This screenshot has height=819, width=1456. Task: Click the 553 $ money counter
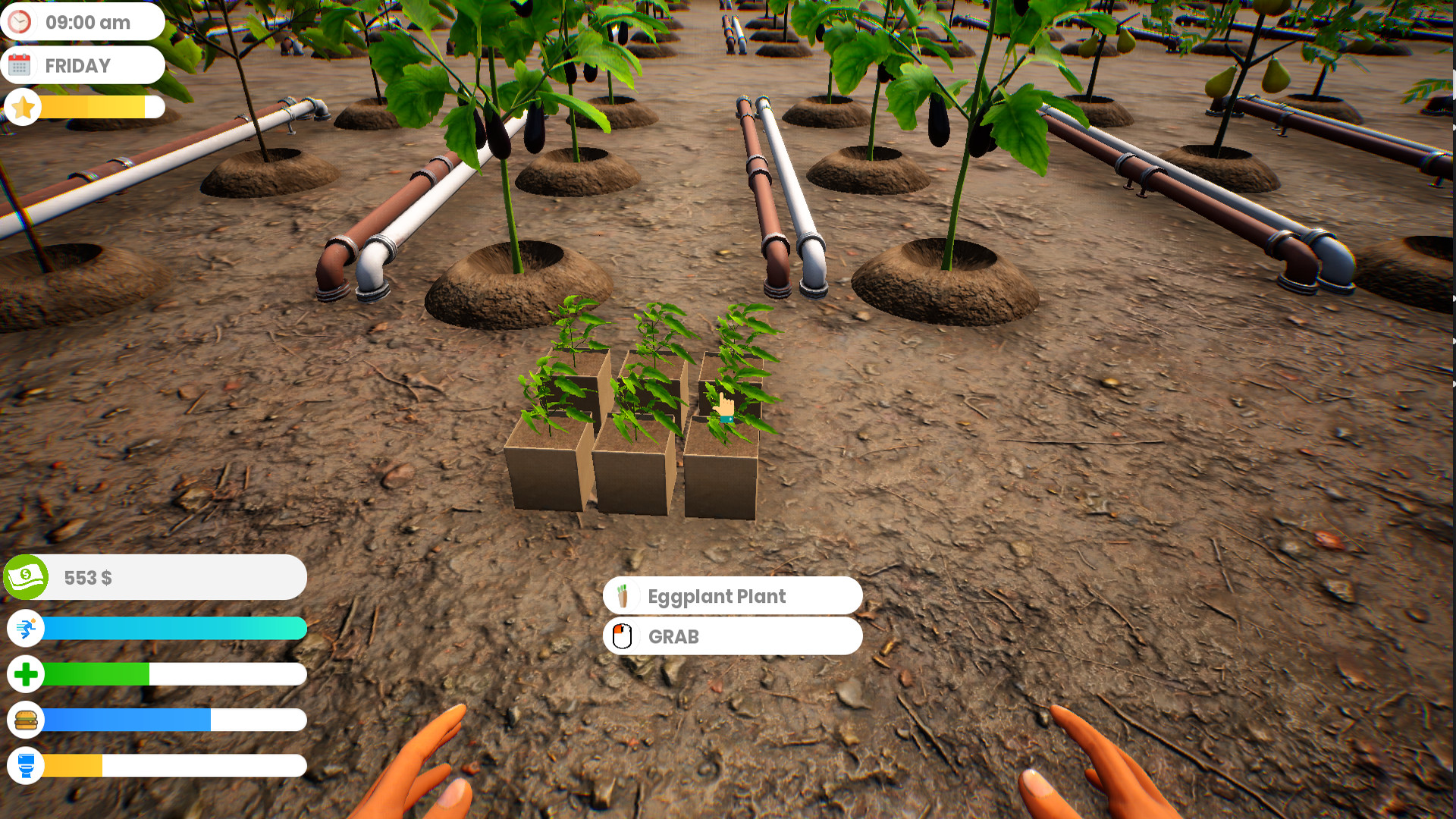click(87, 577)
